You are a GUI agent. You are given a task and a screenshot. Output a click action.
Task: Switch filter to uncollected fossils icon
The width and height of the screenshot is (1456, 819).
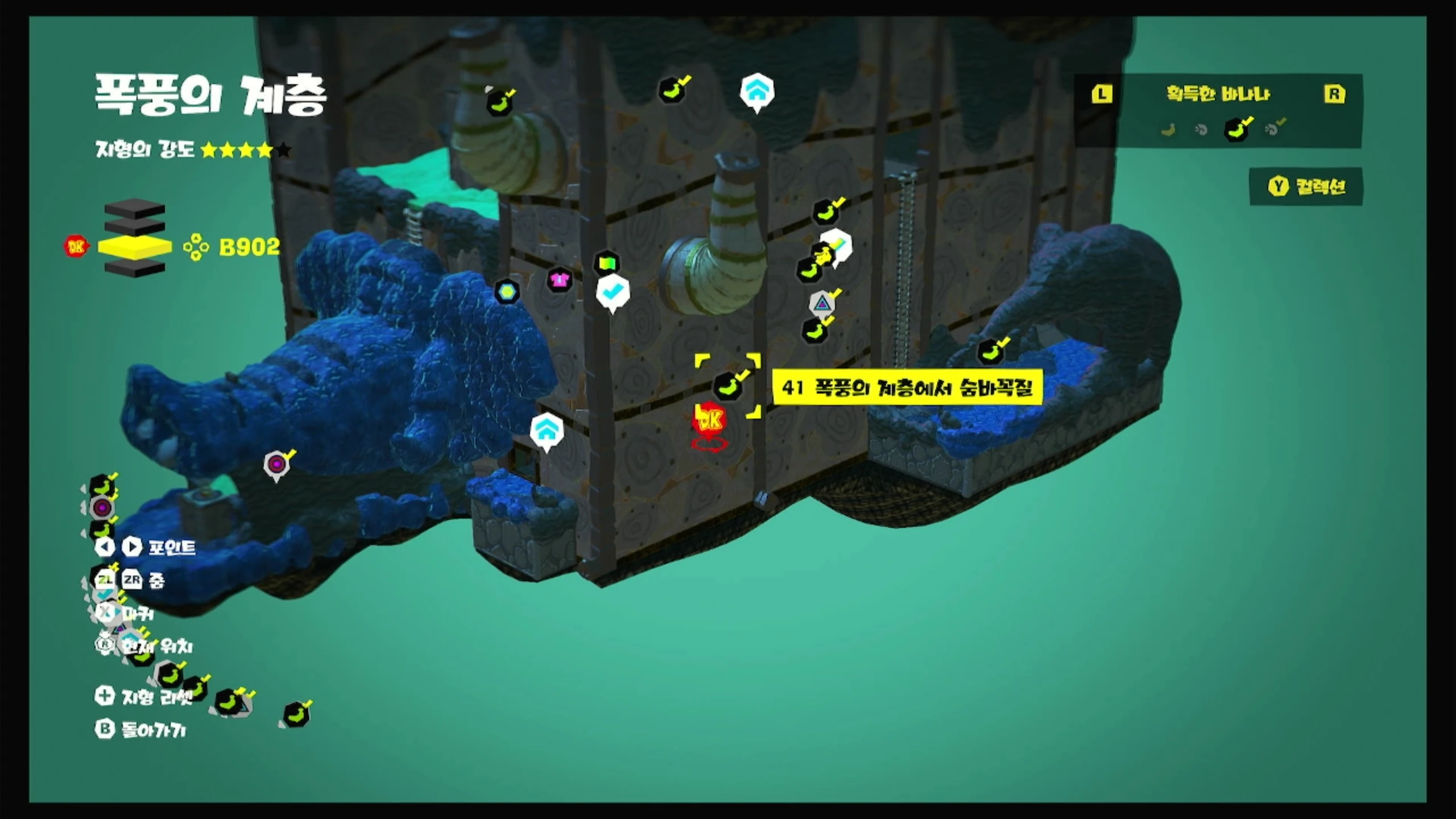point(1201,130)
